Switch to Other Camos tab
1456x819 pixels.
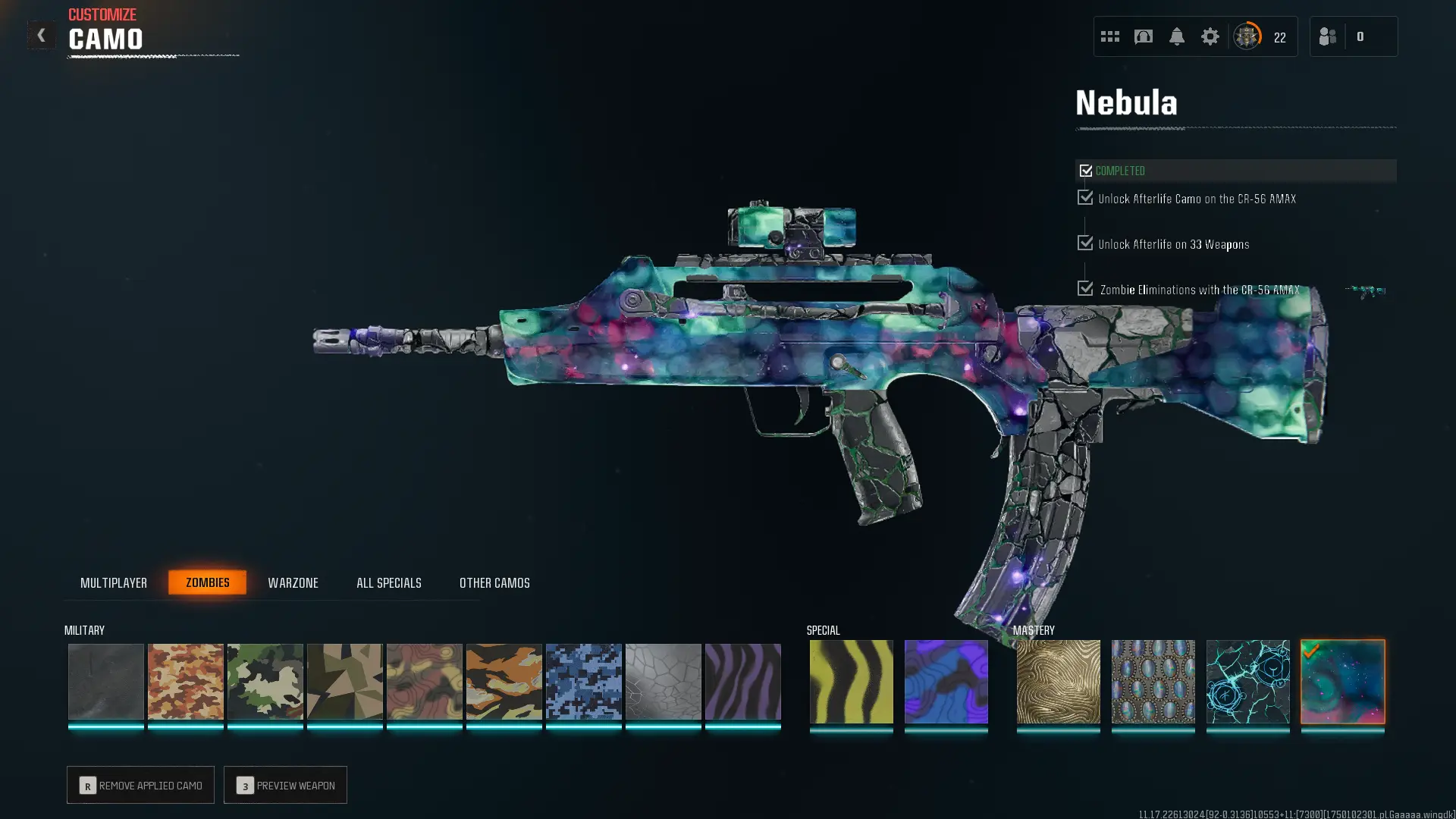[494, 582]
